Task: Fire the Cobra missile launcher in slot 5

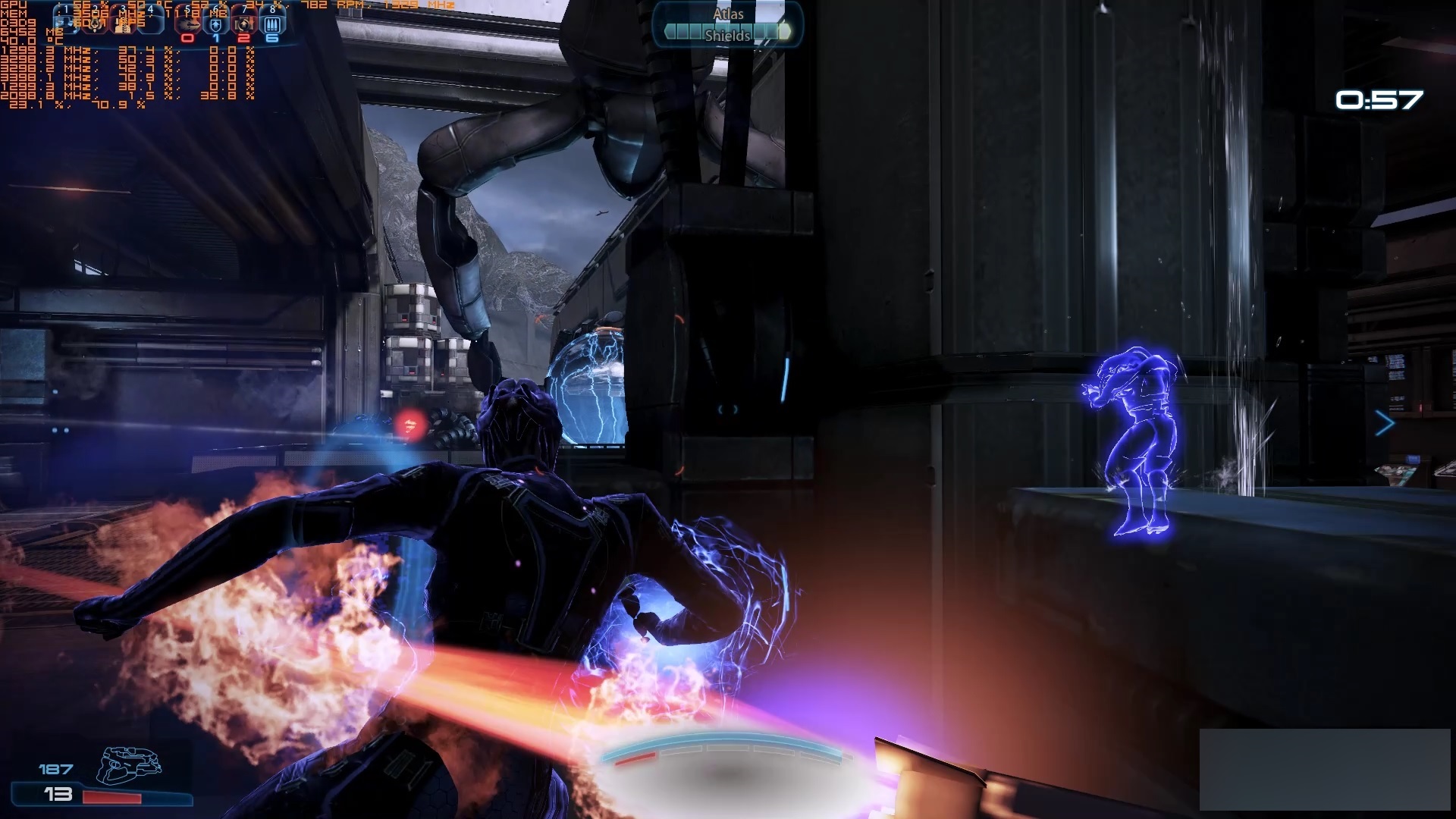Action: (188, 24)
